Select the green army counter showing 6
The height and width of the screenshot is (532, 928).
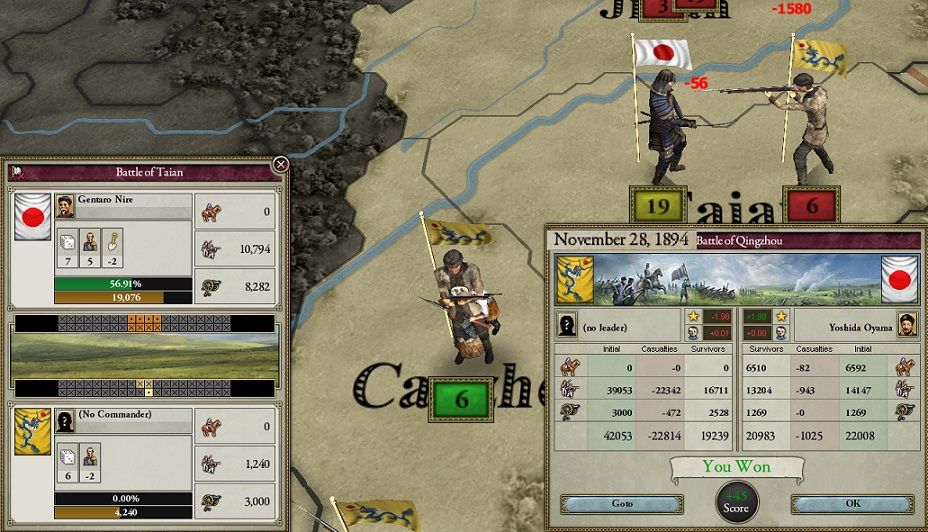pos(461,400)
